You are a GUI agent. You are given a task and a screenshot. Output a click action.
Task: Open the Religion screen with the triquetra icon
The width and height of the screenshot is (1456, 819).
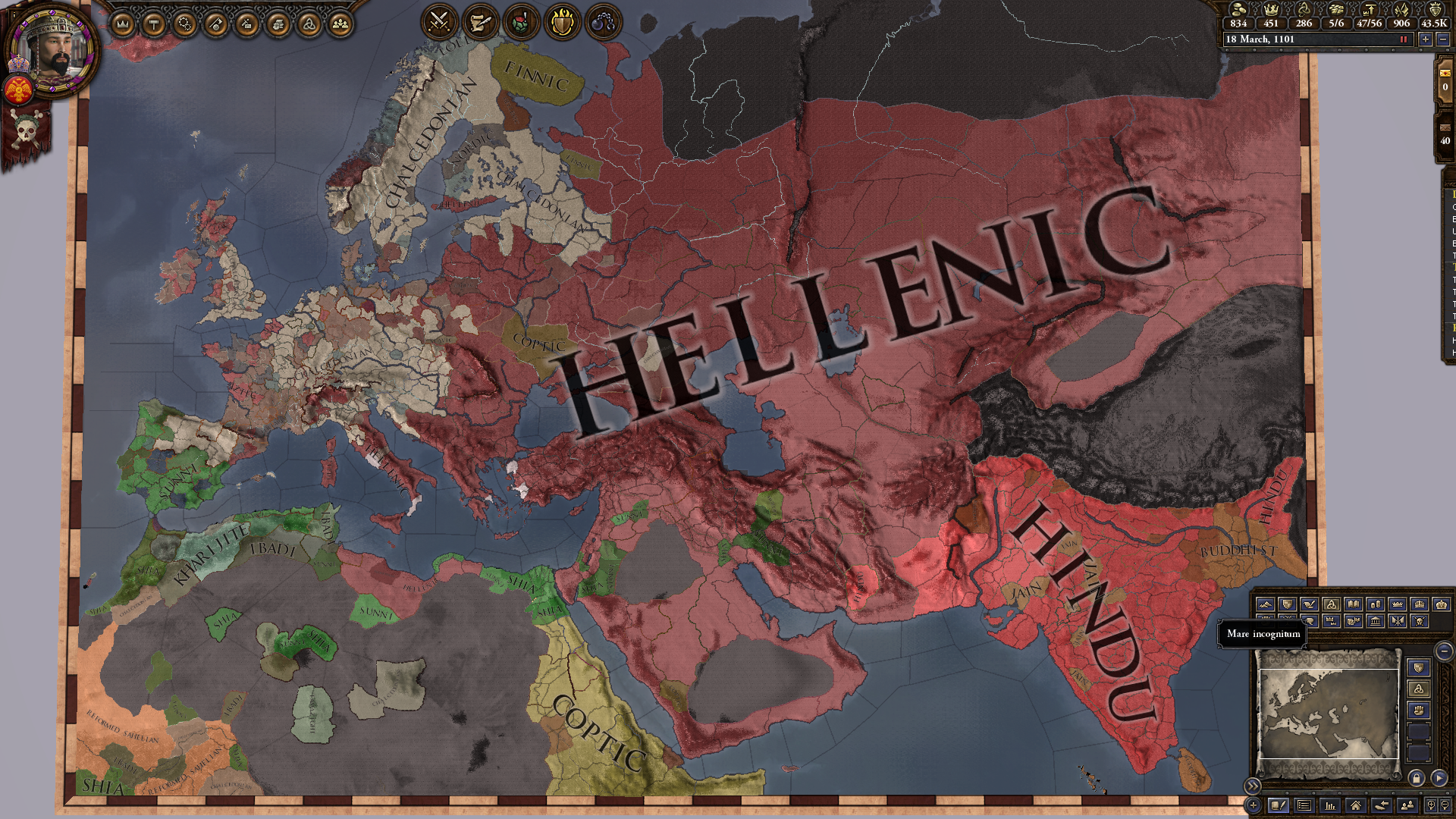309,23
